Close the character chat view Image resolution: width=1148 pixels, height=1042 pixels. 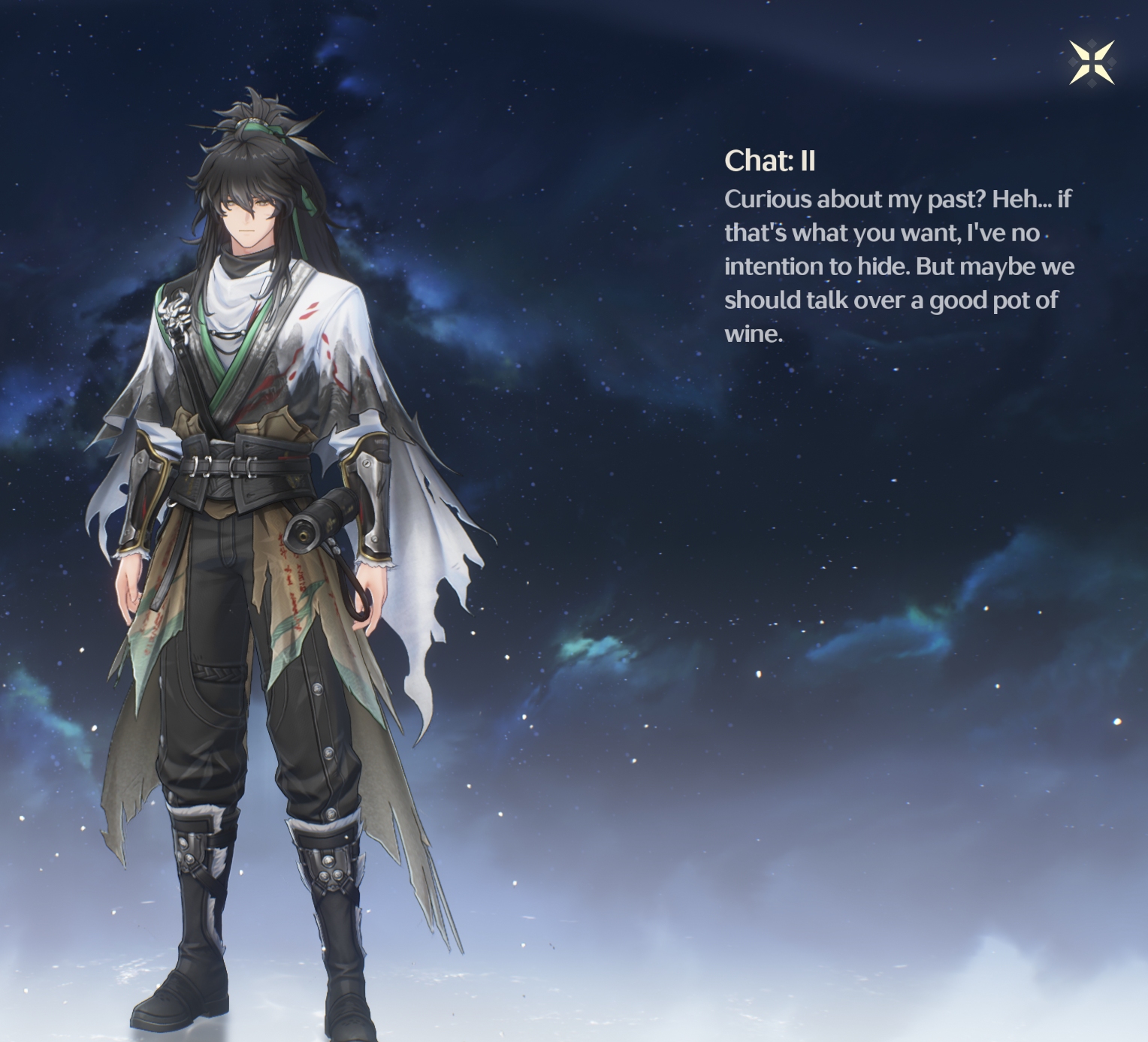1092,62
